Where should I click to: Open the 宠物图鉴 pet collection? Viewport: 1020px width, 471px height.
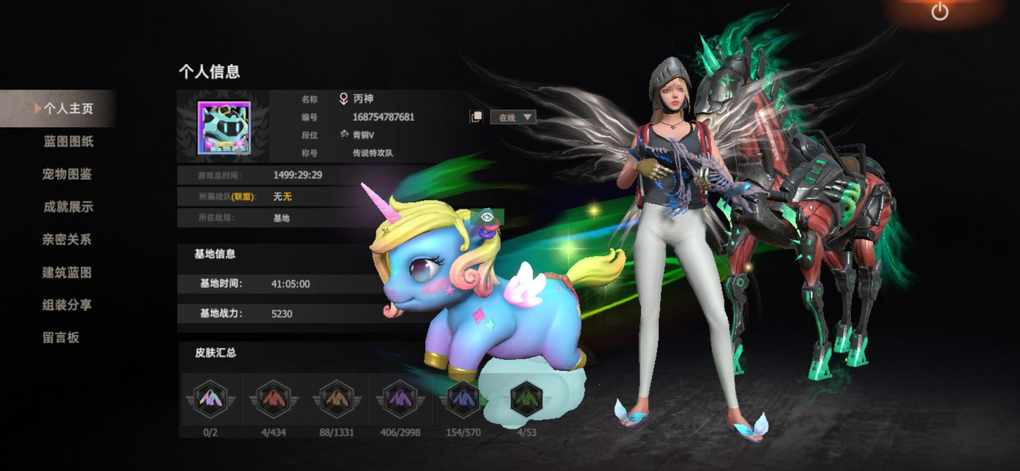pos(67,174)
